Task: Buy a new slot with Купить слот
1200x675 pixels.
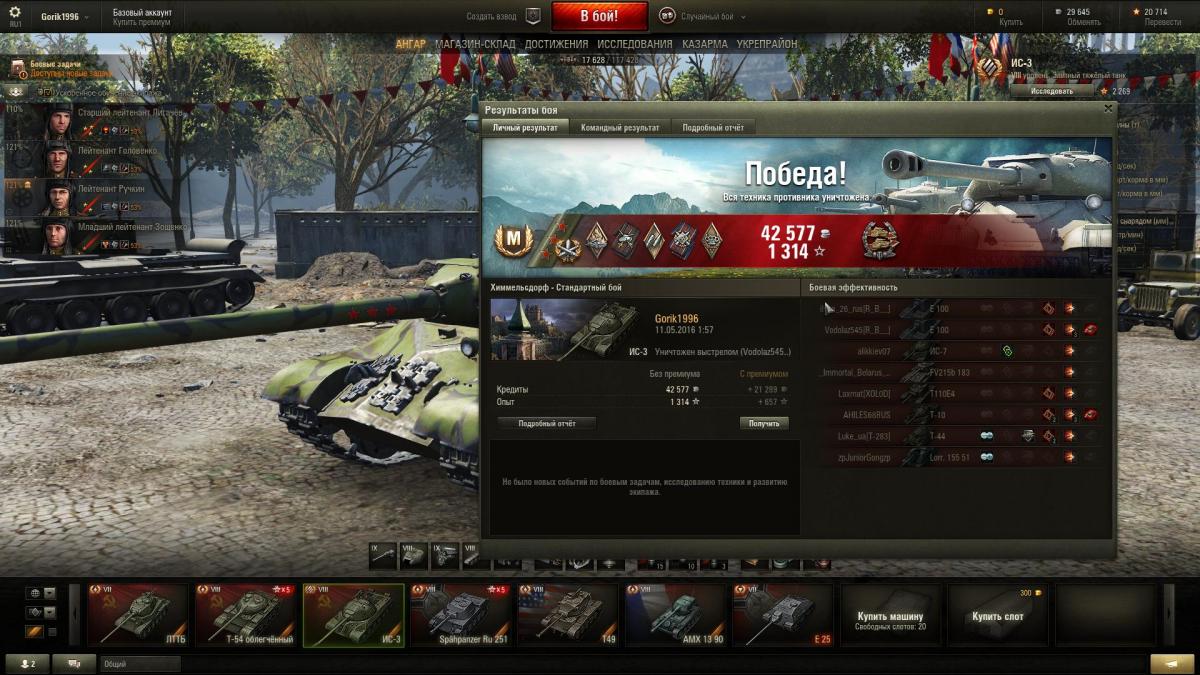Action: [x=998, y=616]
